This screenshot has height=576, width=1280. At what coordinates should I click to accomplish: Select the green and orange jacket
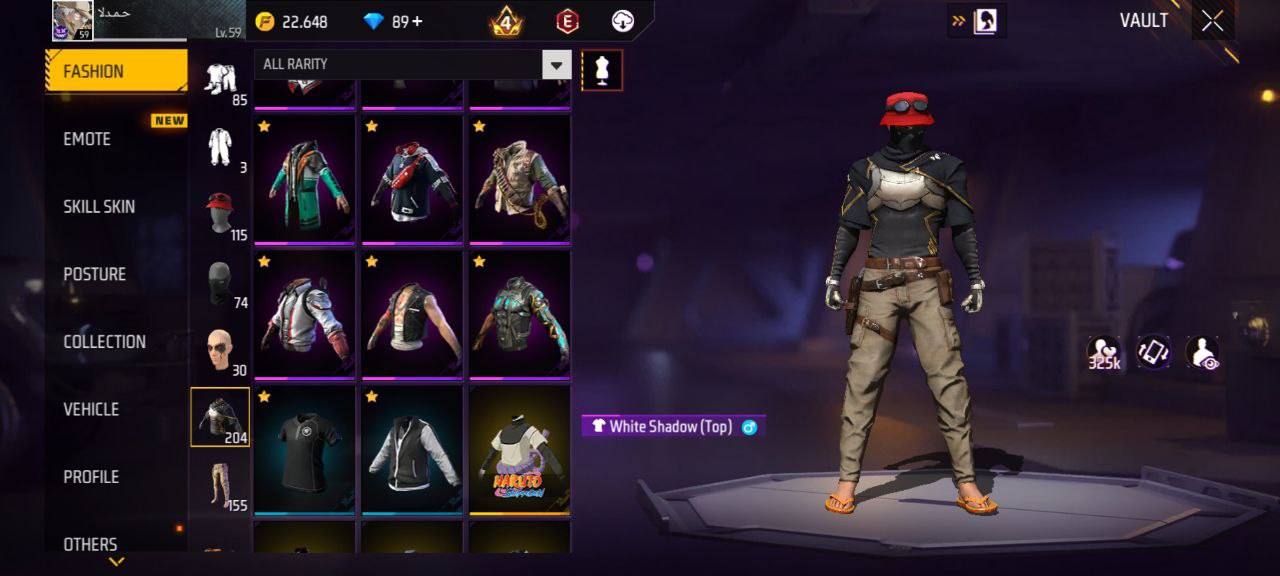pos(304,180)
